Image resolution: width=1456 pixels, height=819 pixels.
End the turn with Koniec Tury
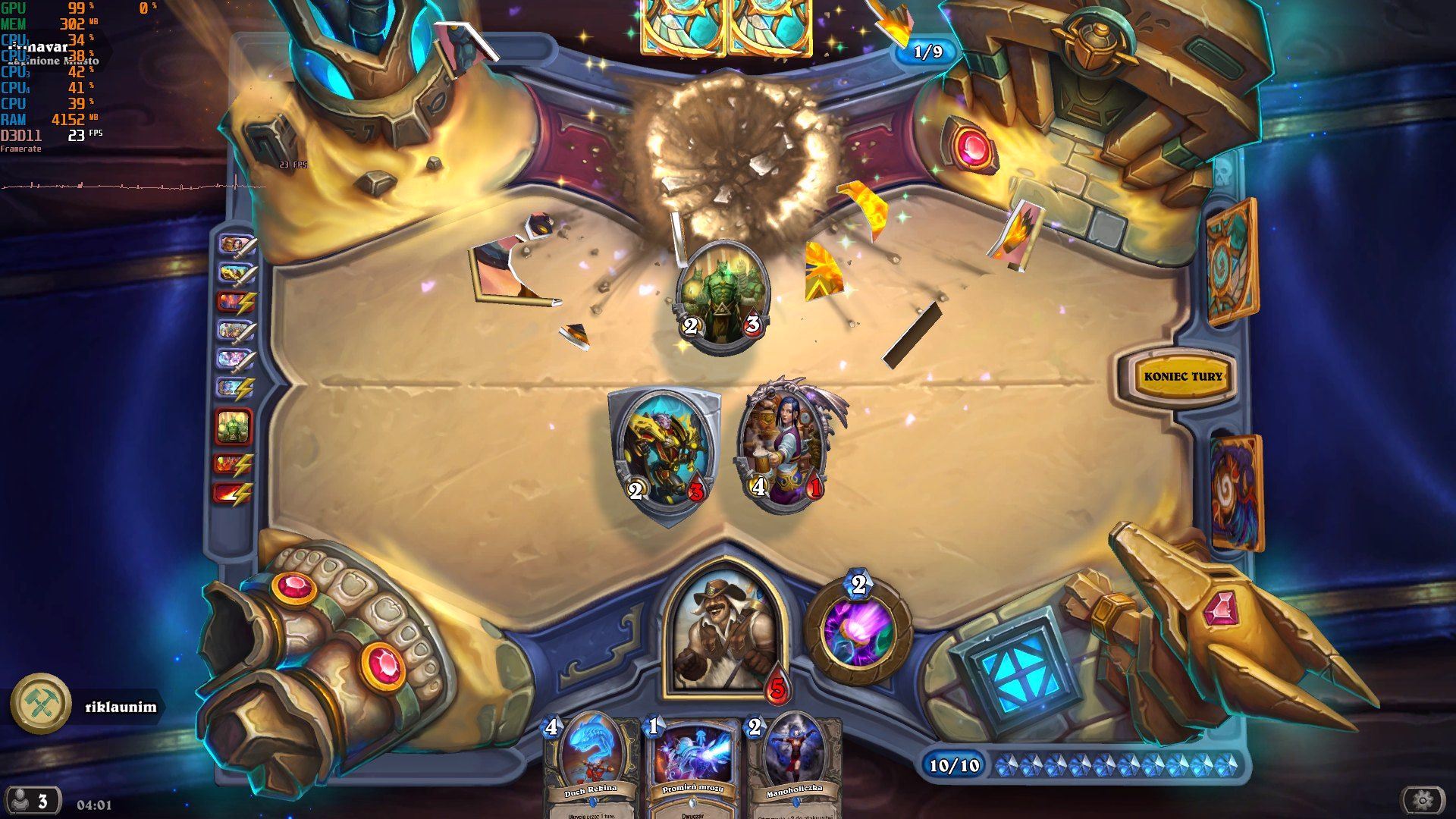click(1182, 376)
